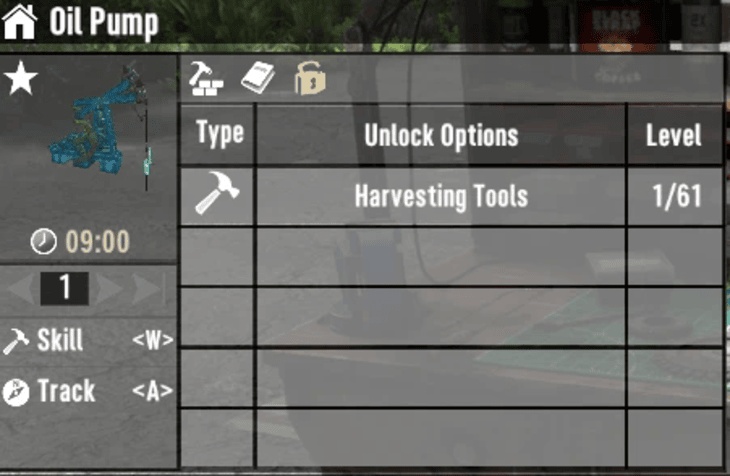Click the Skill button
Screen dimensions: 730x476
coord(88,340)
